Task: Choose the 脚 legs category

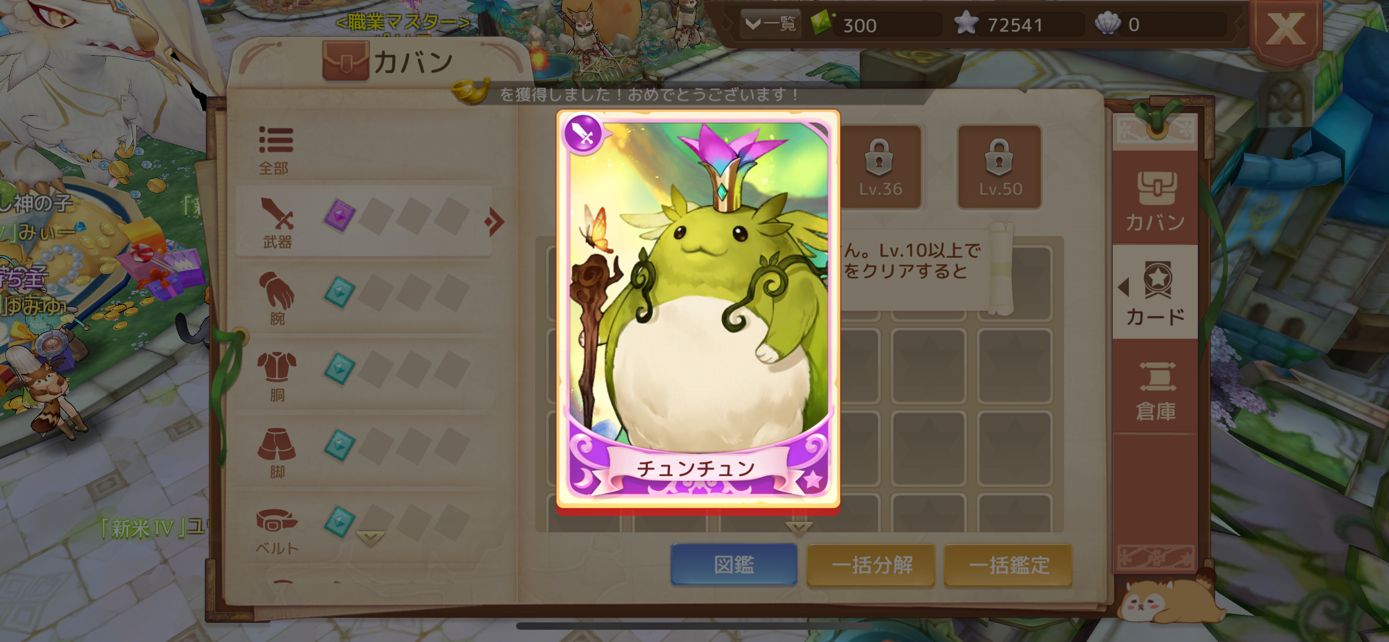Action: click(x=277, y=452)
